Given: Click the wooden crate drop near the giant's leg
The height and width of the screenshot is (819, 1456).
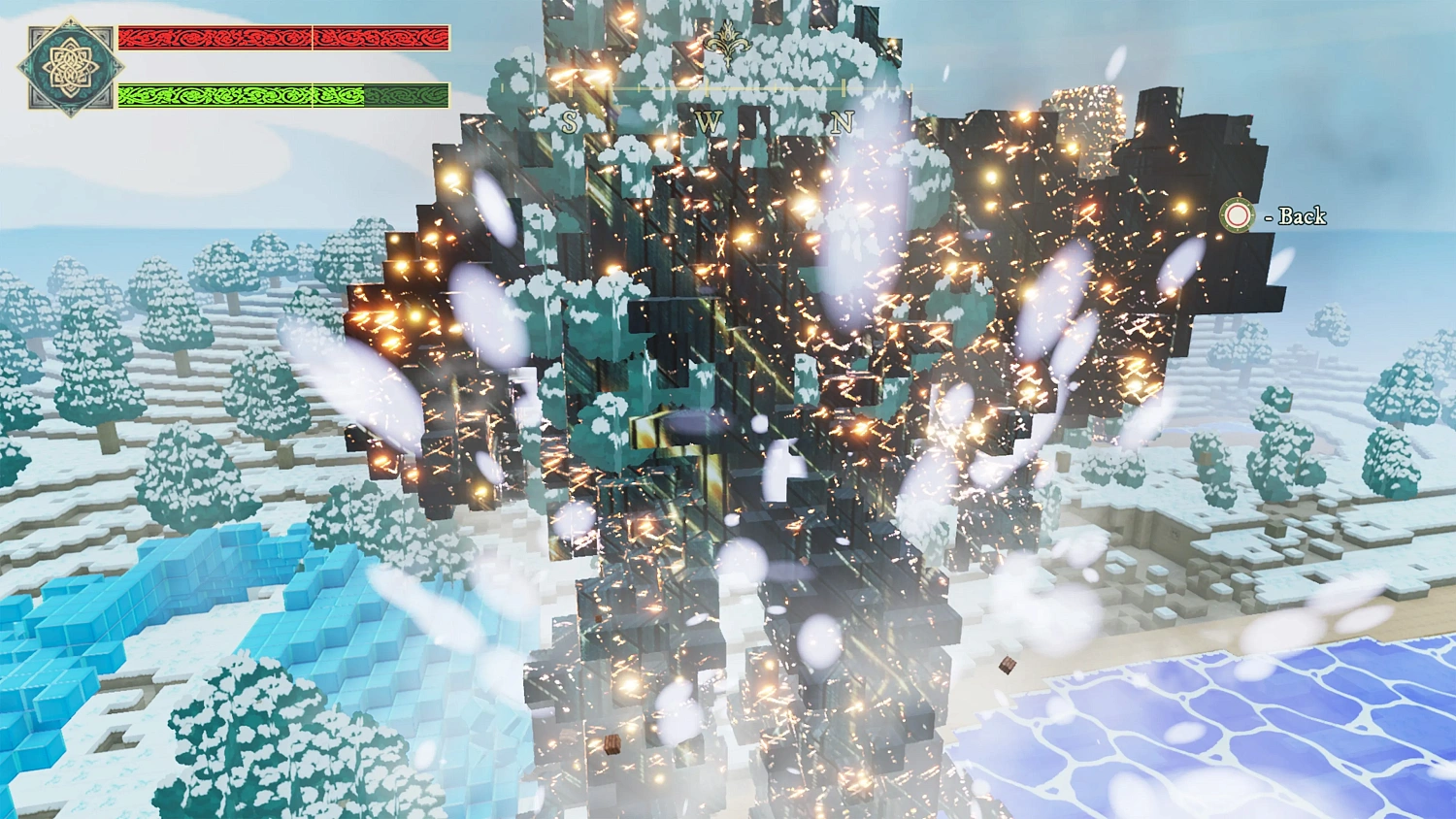Looking at the screenshot, I should (x=1007, y=665).
